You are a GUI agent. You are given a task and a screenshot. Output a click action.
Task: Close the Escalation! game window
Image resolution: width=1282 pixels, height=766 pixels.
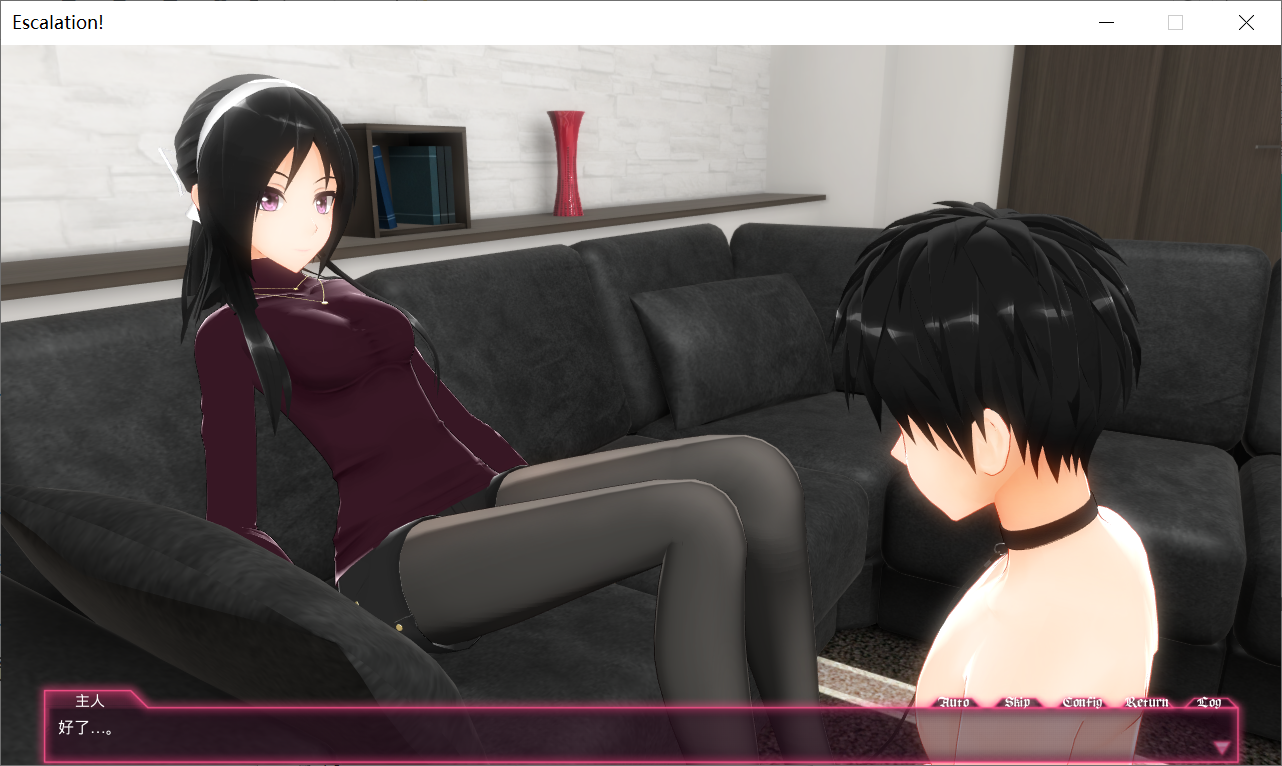pyautogui.click(x=1246, y=22)
